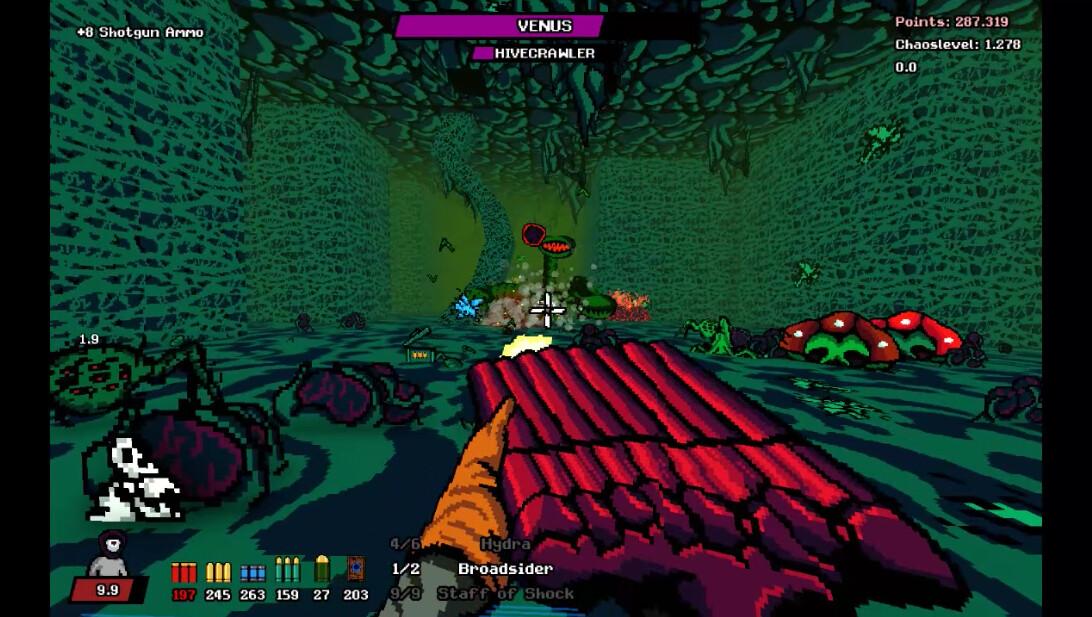Select the red shotgun shells ammo icon
The width and height of the screenshot is (1092, 617).
coord(184,573)
